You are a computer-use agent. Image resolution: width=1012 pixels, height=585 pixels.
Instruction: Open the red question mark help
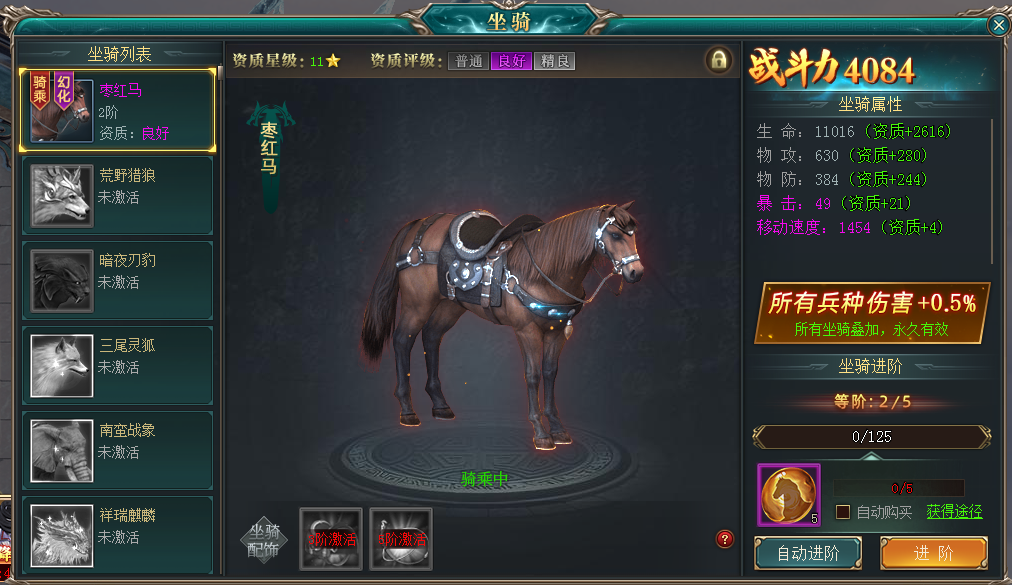726,539
